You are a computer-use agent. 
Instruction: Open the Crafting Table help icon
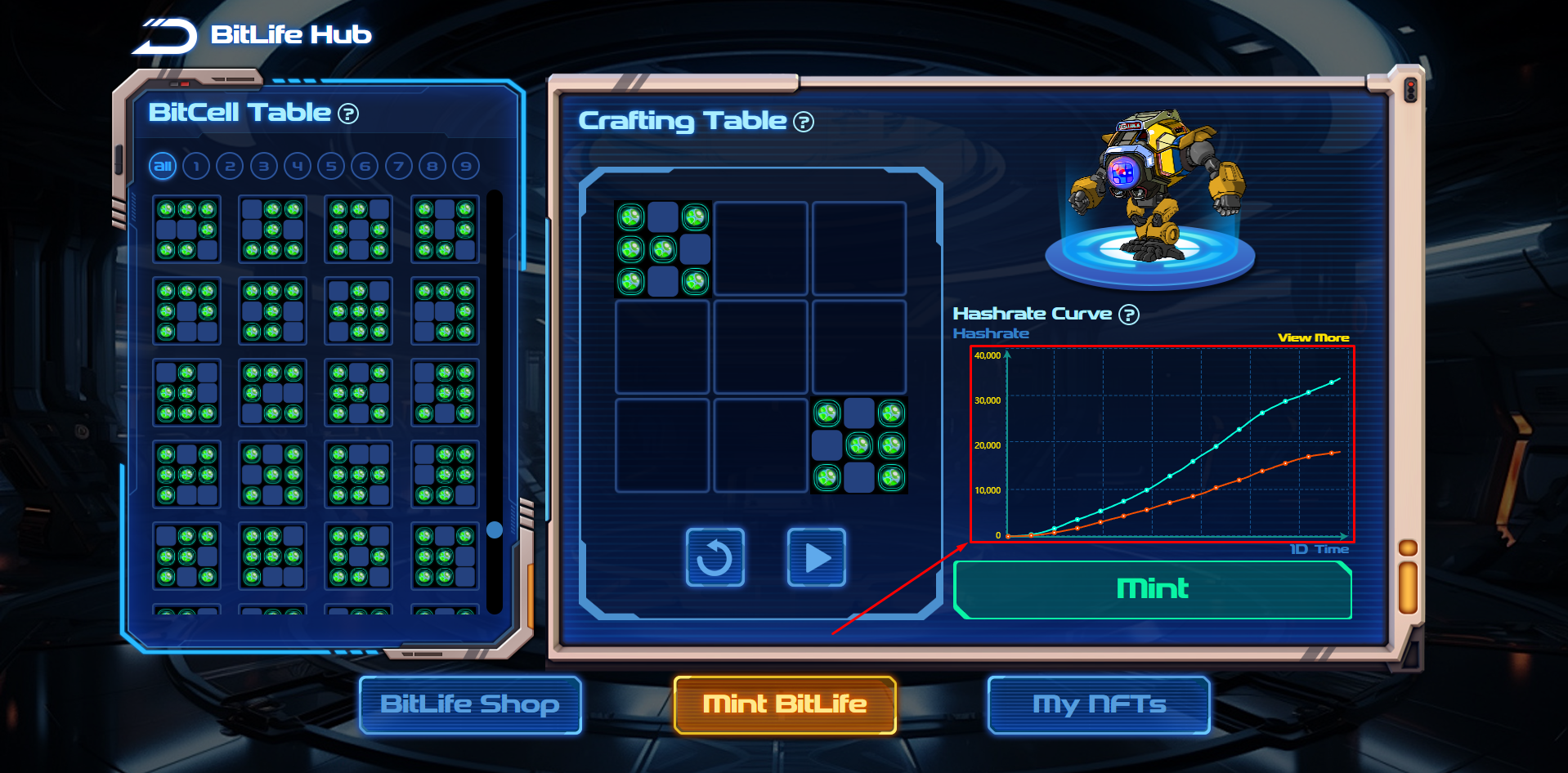point(804,122)
